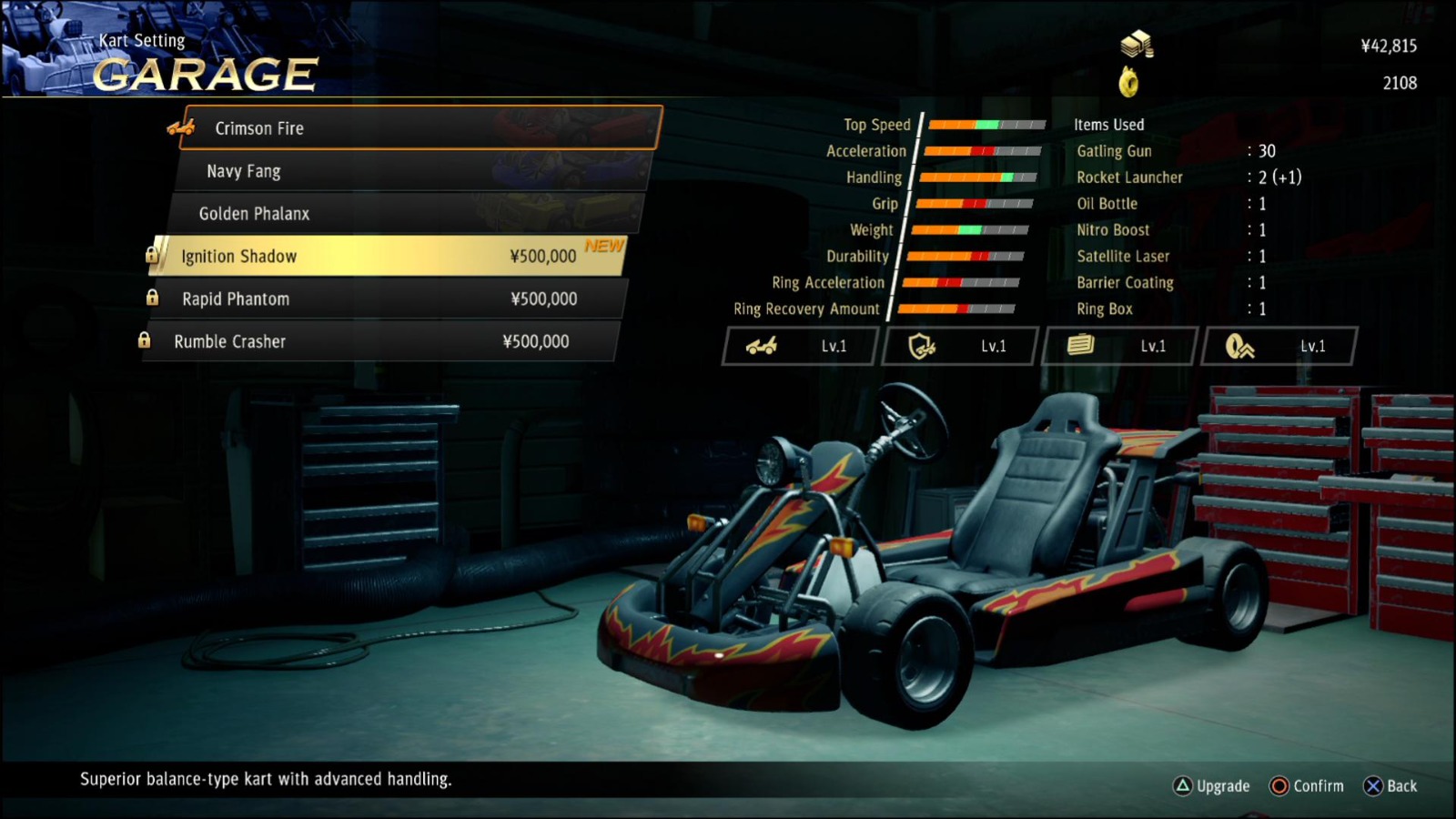Open the first Lv.1 upgrade tab
The image size is (1456, 819).
799,346
